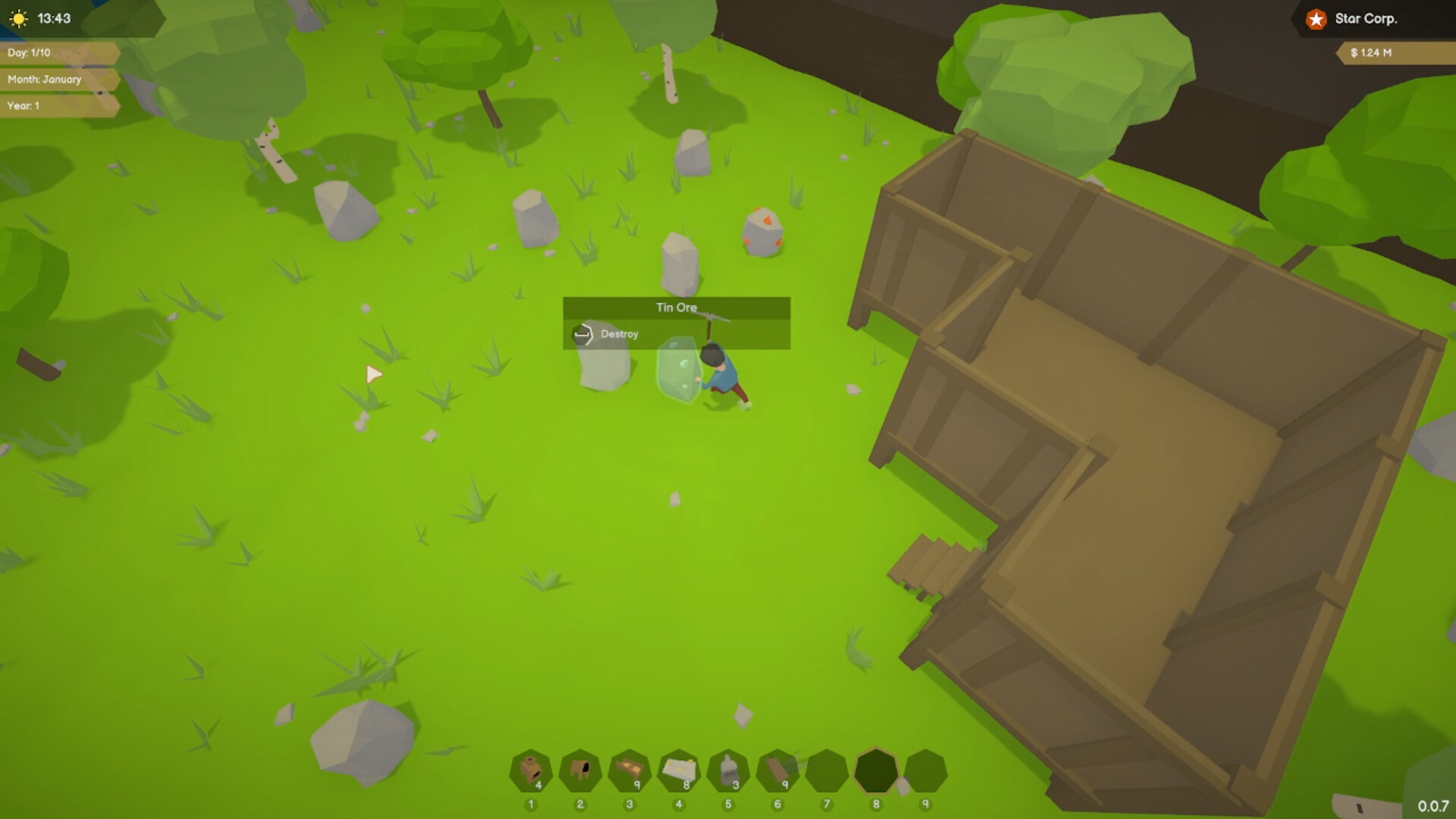Select the tool item in hotbar slot 6

point(777,768)
